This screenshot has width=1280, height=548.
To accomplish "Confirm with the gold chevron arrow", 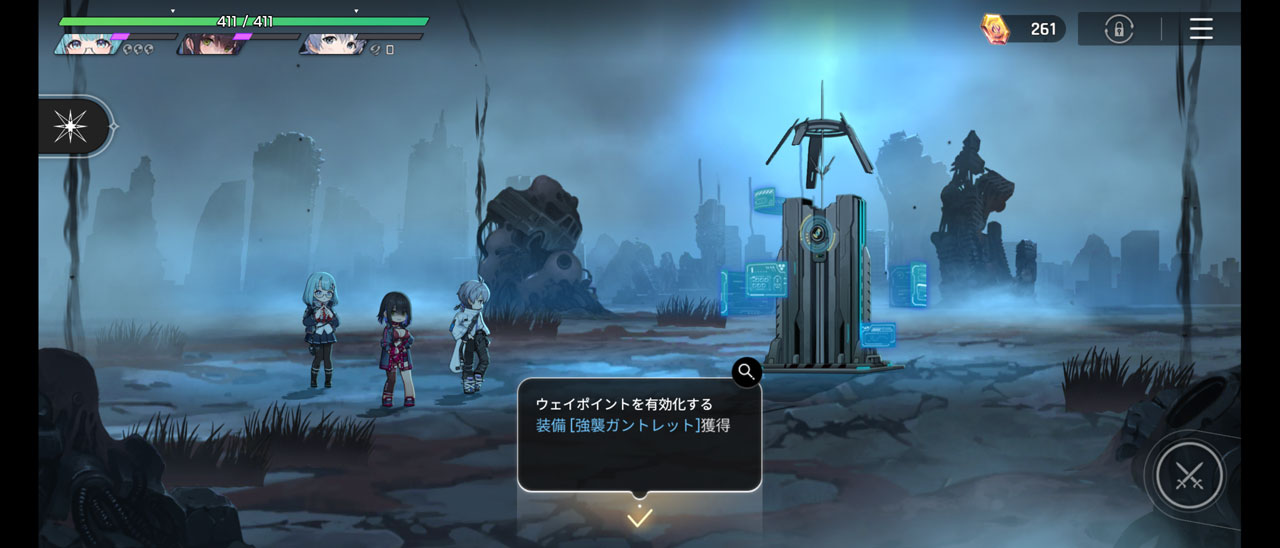I will (x=639, y=518).
